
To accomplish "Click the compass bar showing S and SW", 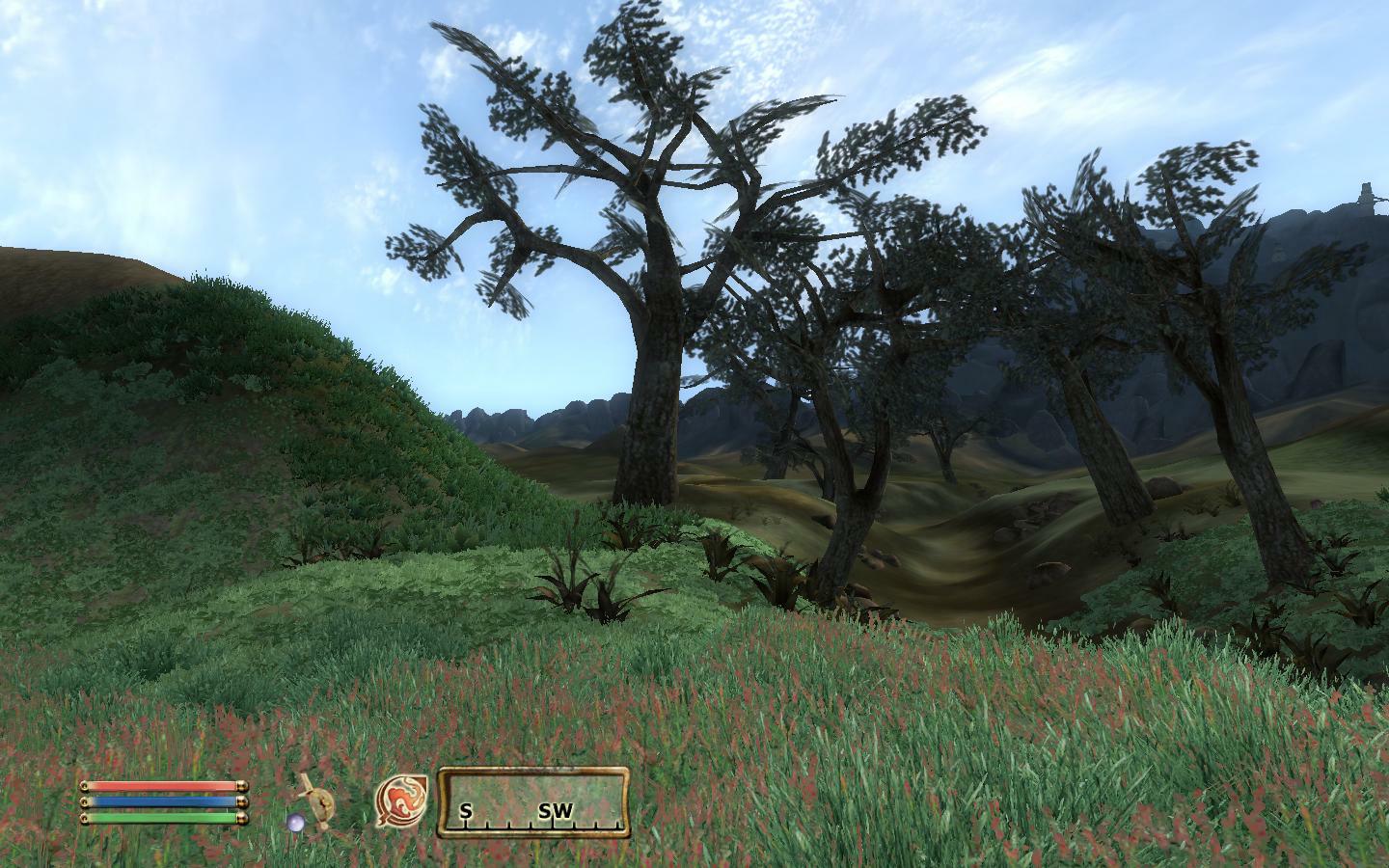I will click(x=534, y=801).
